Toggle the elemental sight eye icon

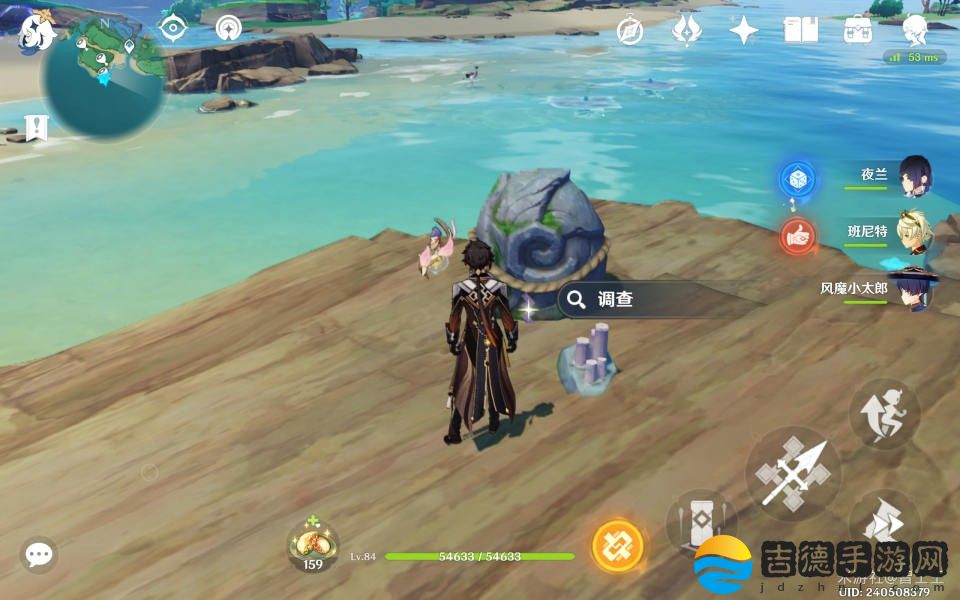(x=174, y=29)
